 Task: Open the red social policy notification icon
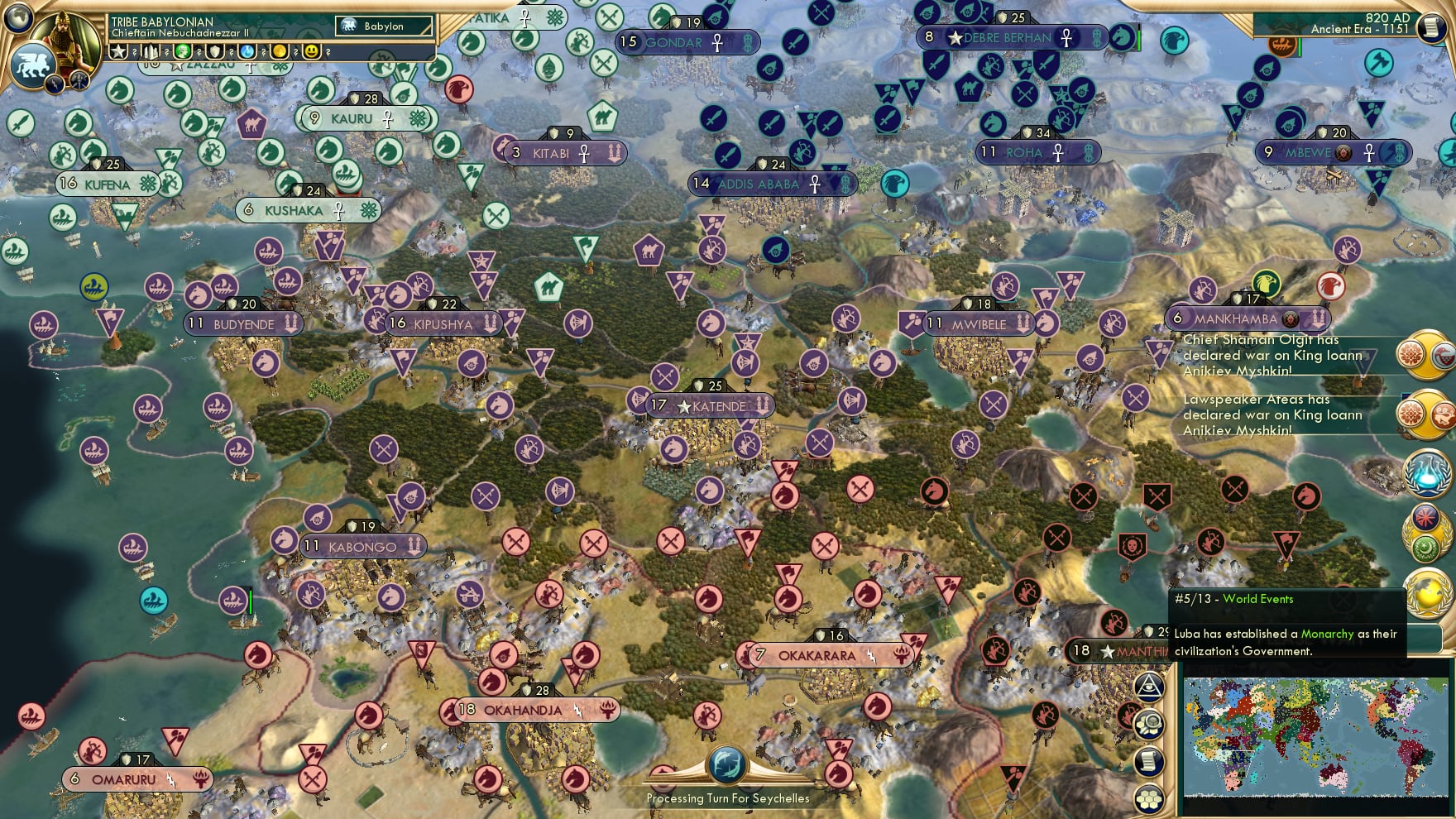click(1425, 518)
